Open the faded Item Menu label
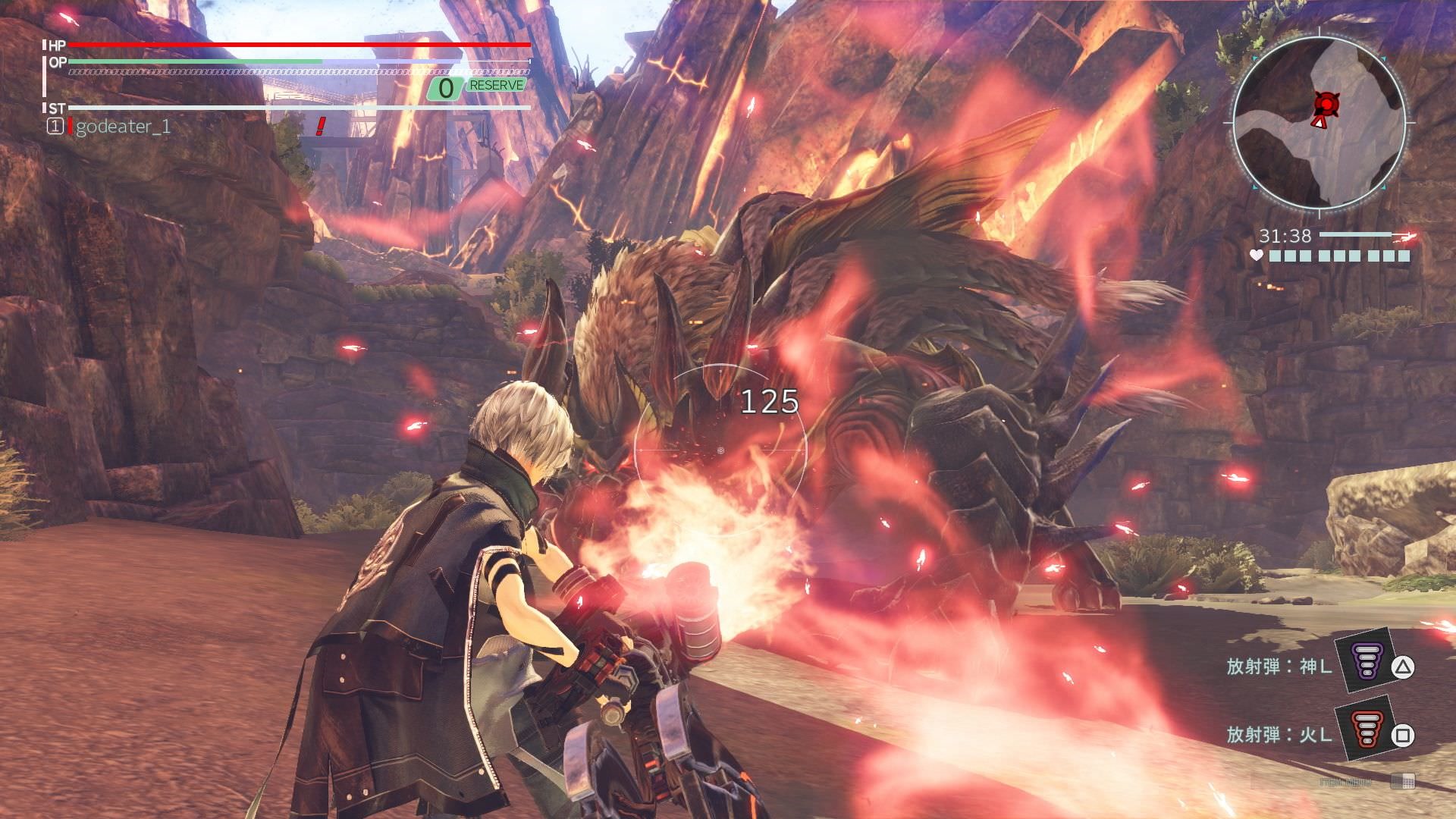 tap(1345, 781)
